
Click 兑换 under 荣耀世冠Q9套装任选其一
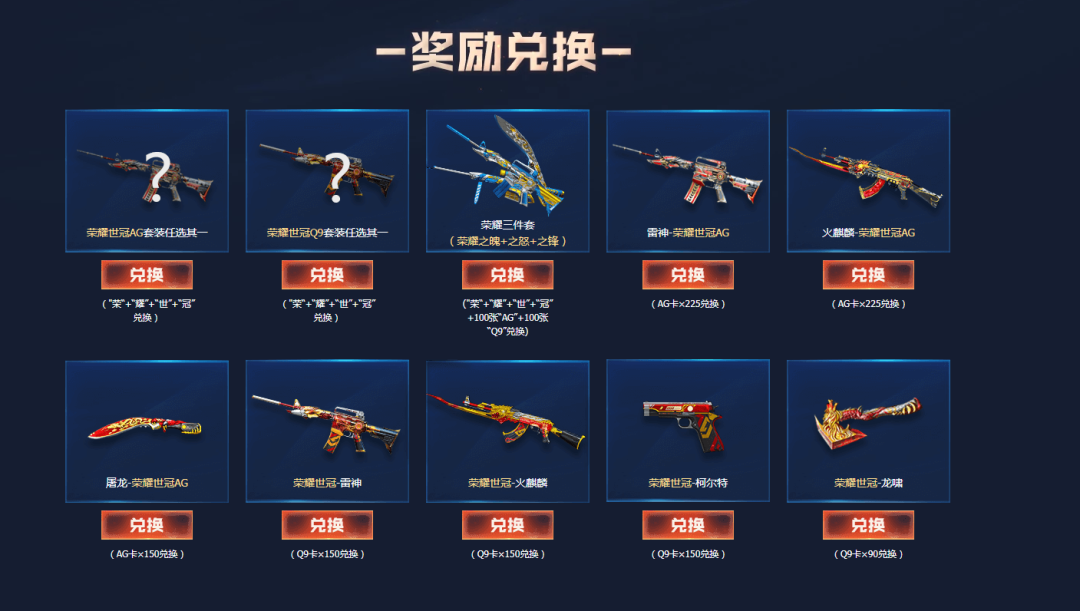(x=327, y=275)
